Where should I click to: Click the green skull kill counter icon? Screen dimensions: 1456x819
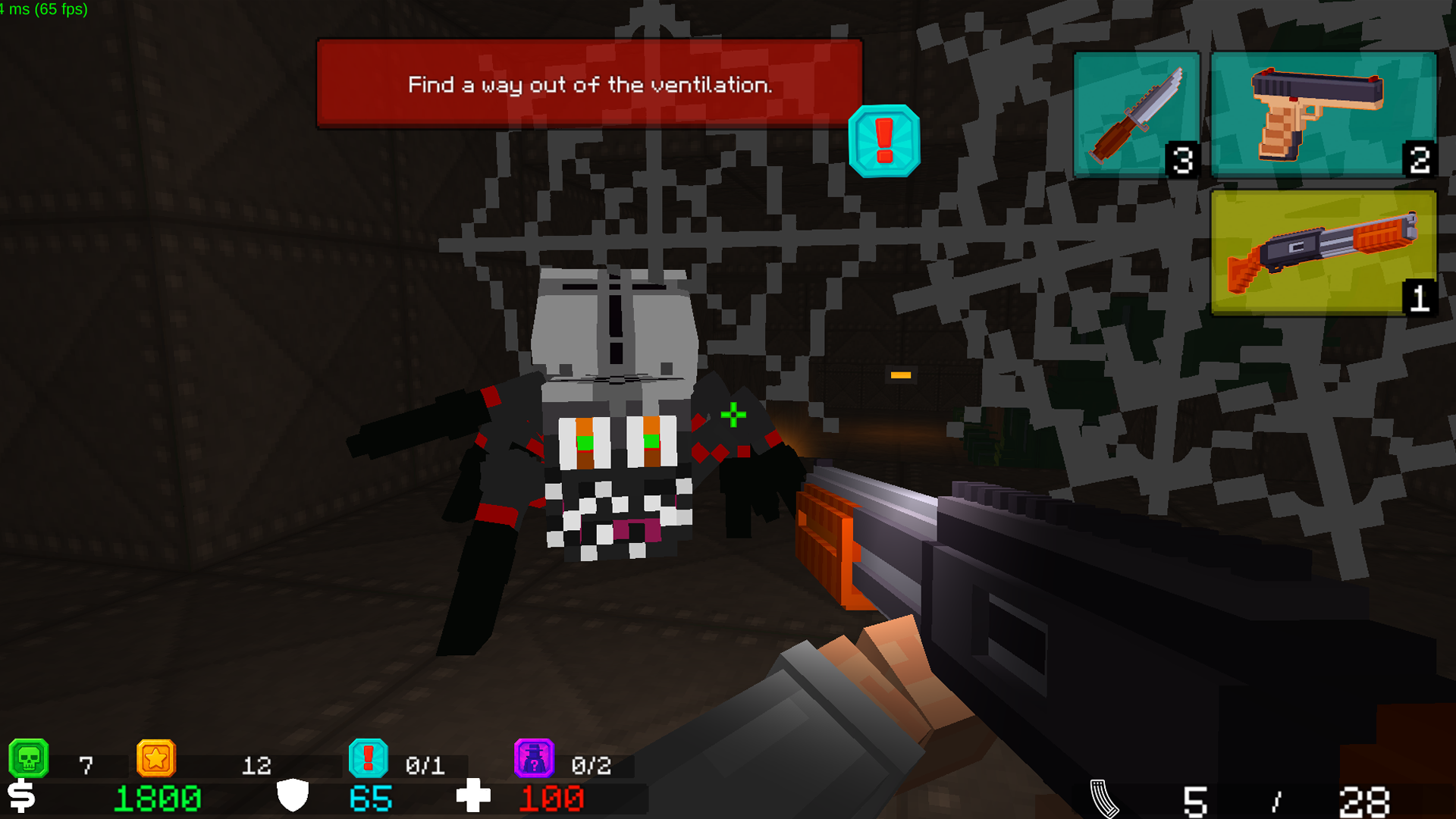click(x=30, y=758)
